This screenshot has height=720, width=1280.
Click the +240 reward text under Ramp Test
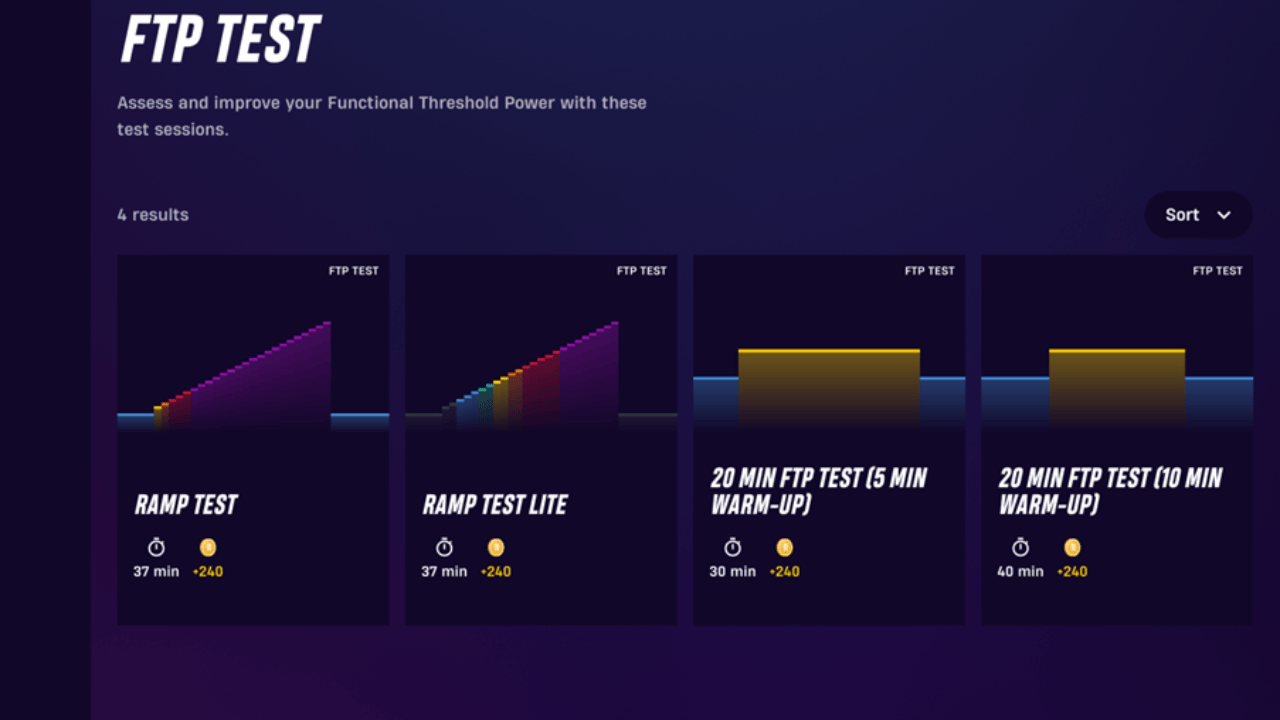(x=209, y=572)
